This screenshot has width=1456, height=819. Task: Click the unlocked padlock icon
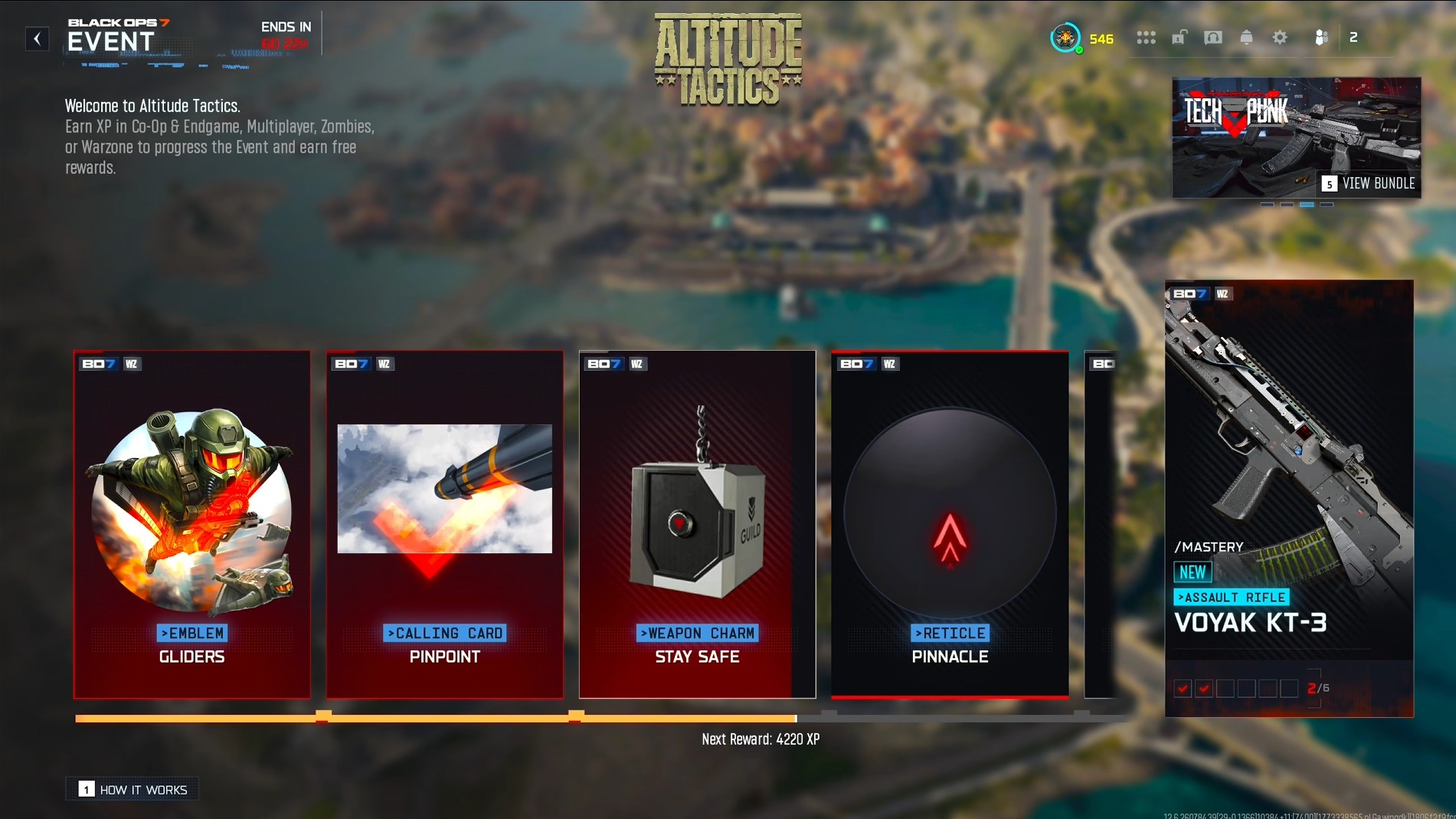click(x=1180, y=37)
